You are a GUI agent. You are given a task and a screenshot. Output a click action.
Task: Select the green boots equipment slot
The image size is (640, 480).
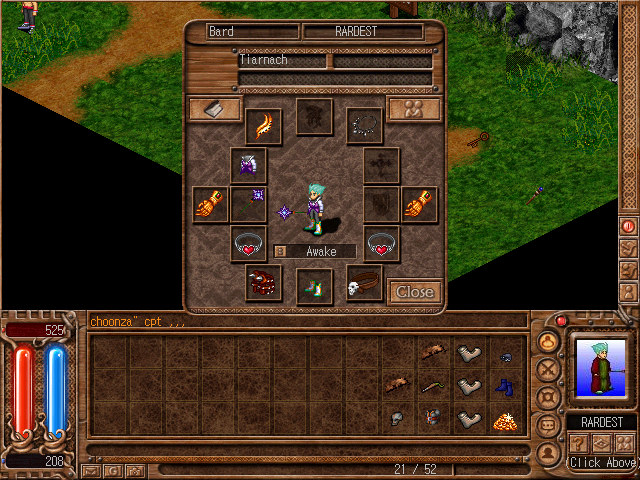pyautogui.click(x=315, y=287)
